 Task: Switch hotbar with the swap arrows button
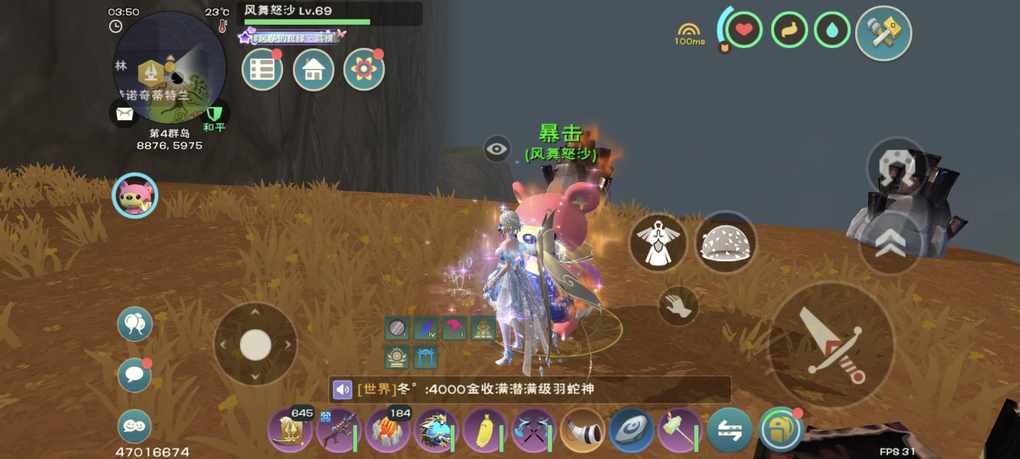729,431
